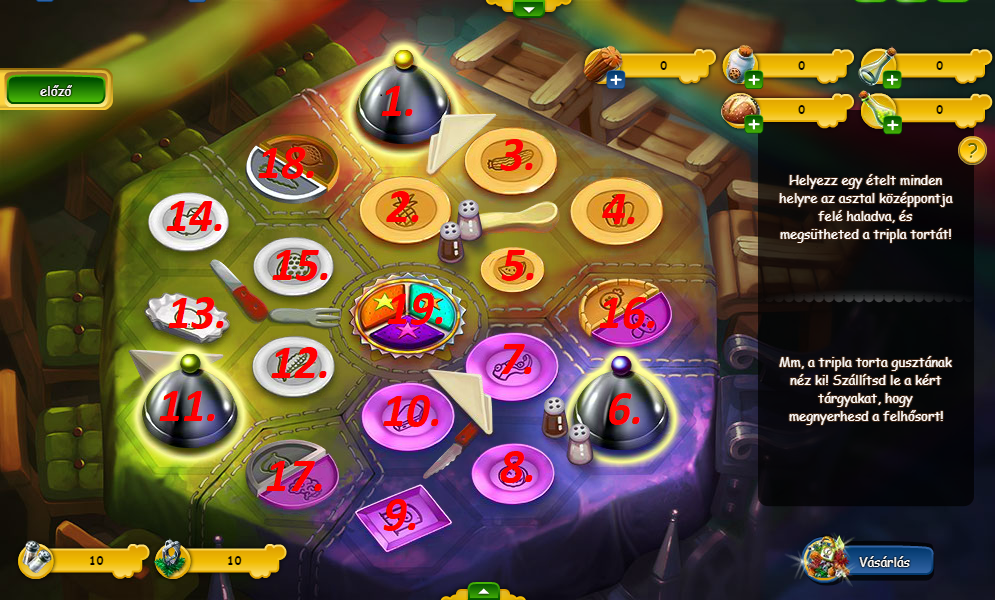This screenshot has height=600, width=995.
Task: Add more of the empty glass bottle resource
Action: pyautogui.click(x=892, y=80)
